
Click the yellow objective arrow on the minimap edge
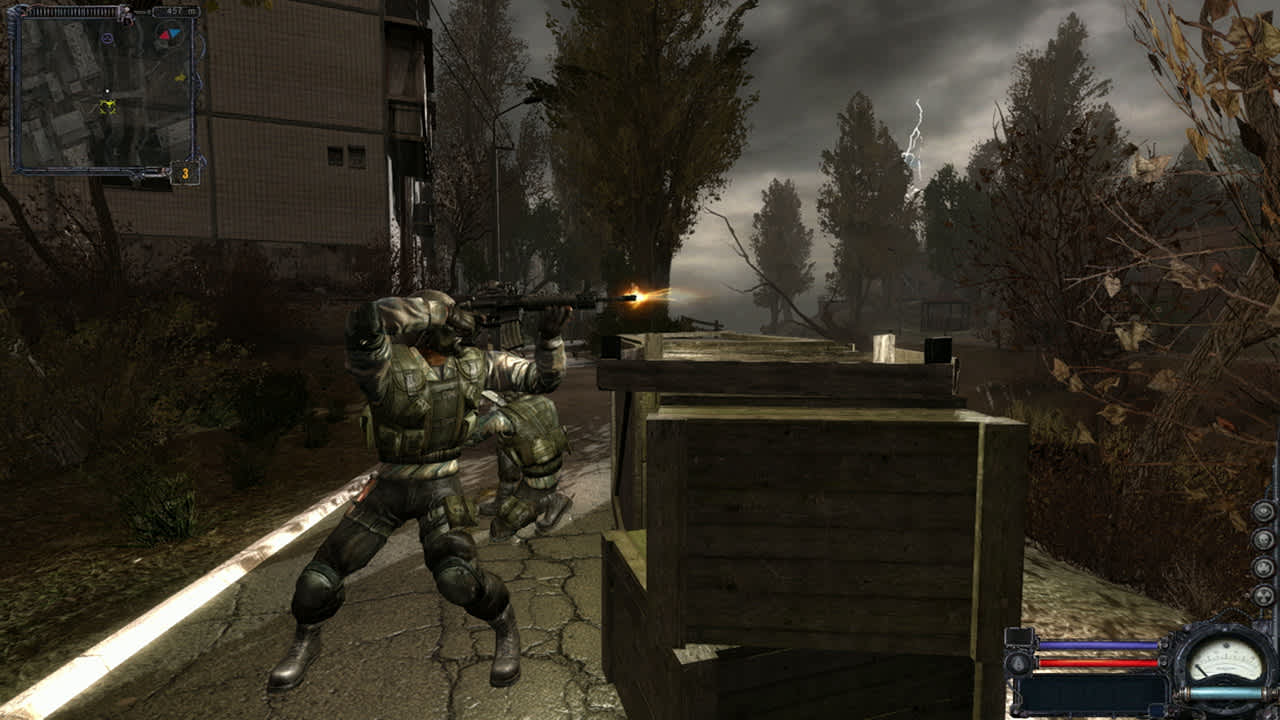coord(181,76)
